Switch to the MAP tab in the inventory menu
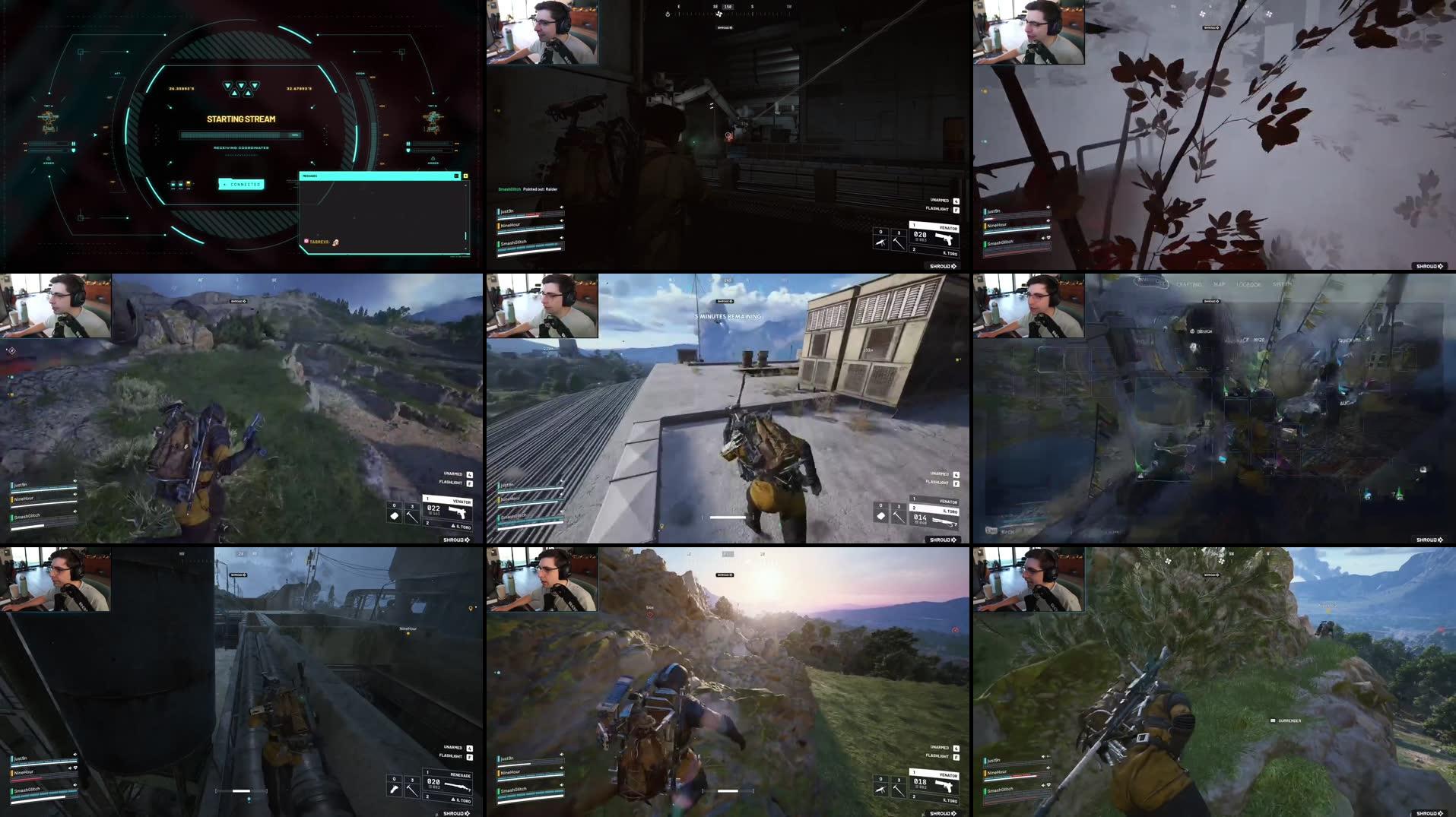Image resolution: width=1456 pixels, height=817 pixels. click(1220, 284)
